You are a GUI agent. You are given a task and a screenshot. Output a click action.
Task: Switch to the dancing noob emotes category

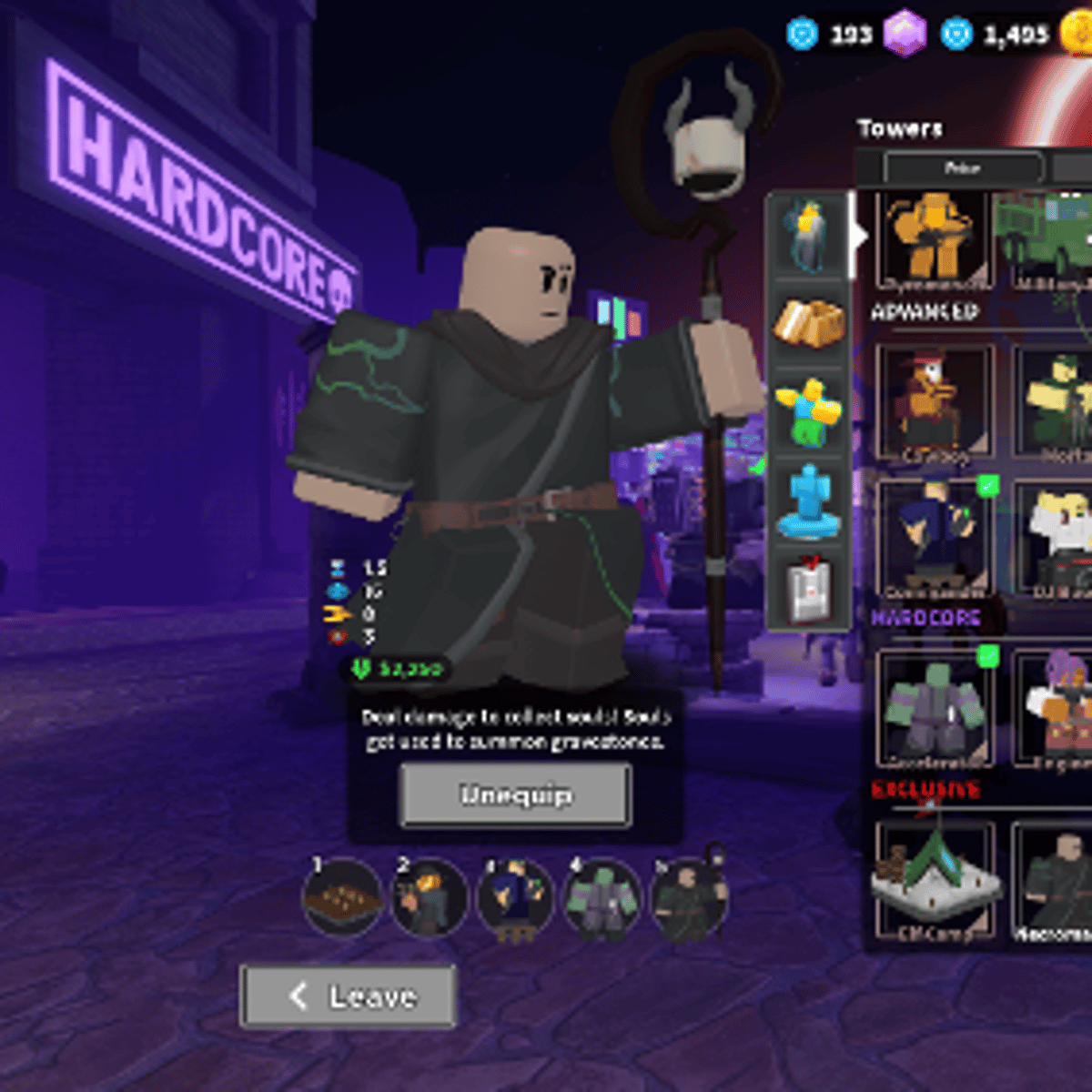click(x=809, y=412)
